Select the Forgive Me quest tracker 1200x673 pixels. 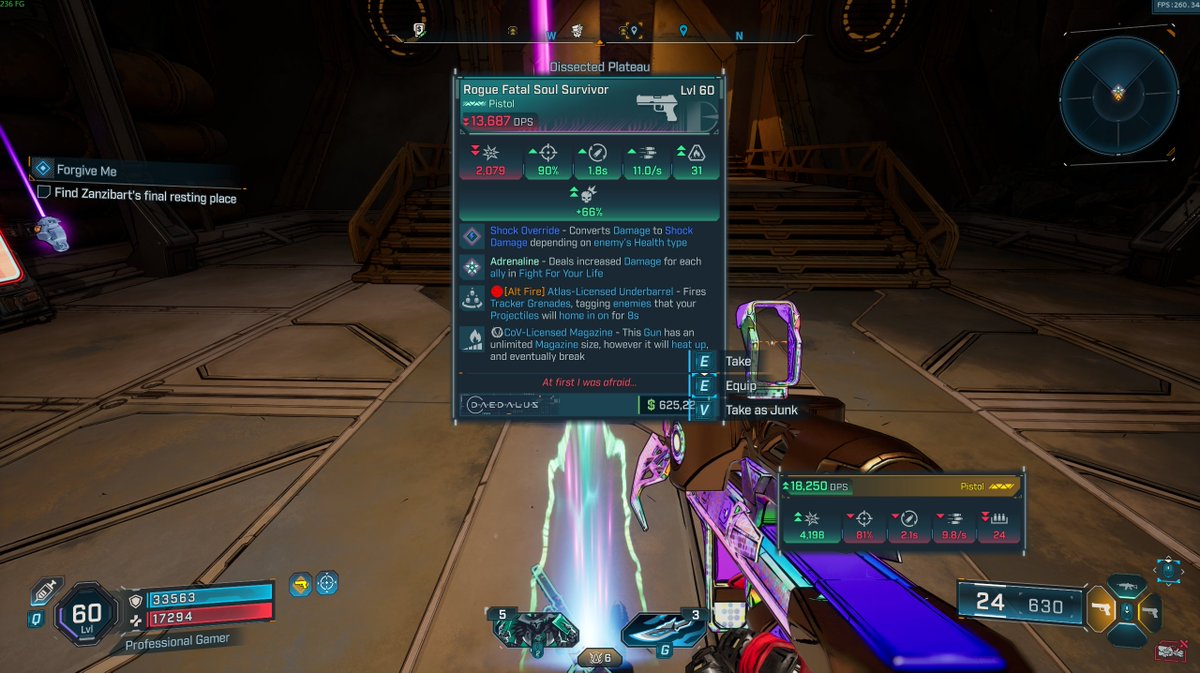tap(86, 171)
